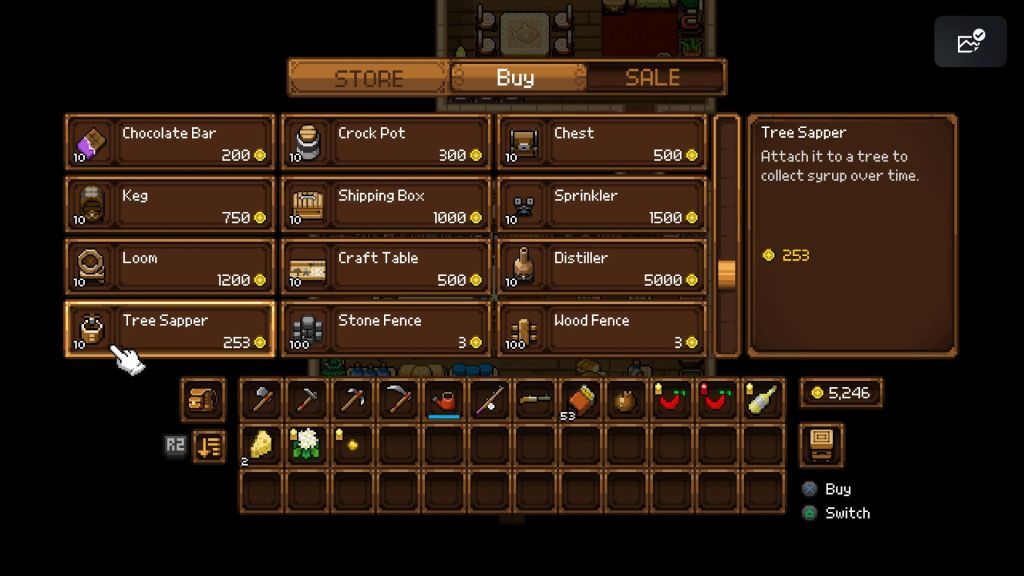Viewport: 1024px width, 576px height.
Task: Select the Chocolate Bar shop item
Action: [x=170, y=143]
